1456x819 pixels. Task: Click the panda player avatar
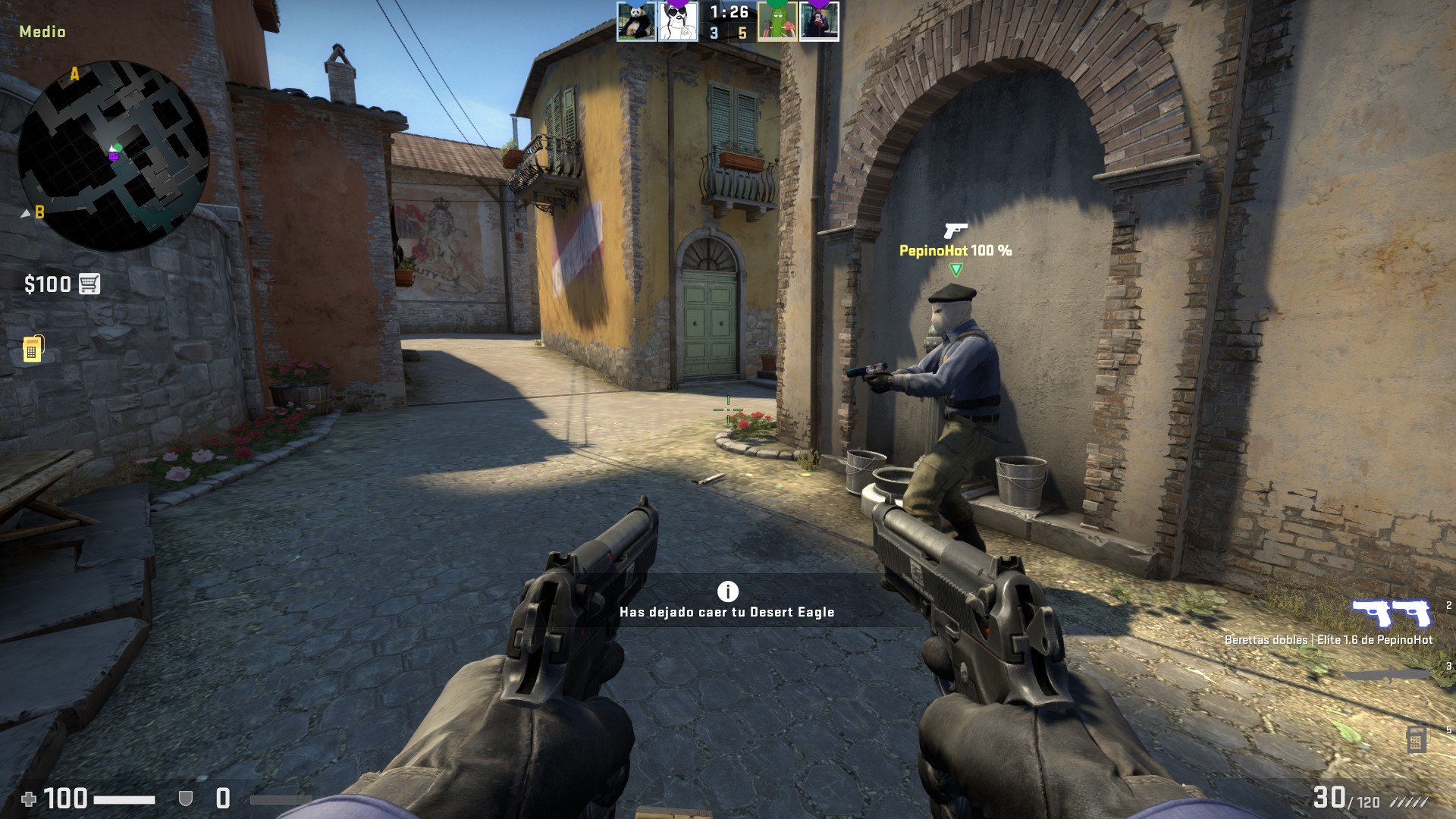click(x=635, y=21)
